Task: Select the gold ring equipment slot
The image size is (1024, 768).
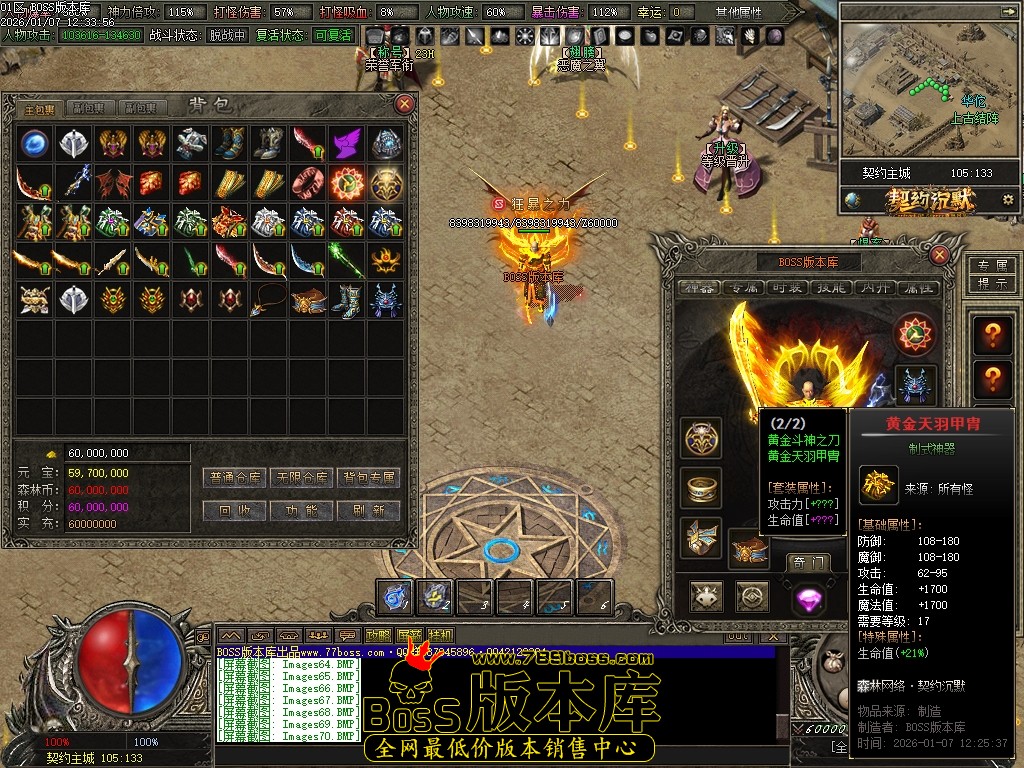Action: click(702, 488)
